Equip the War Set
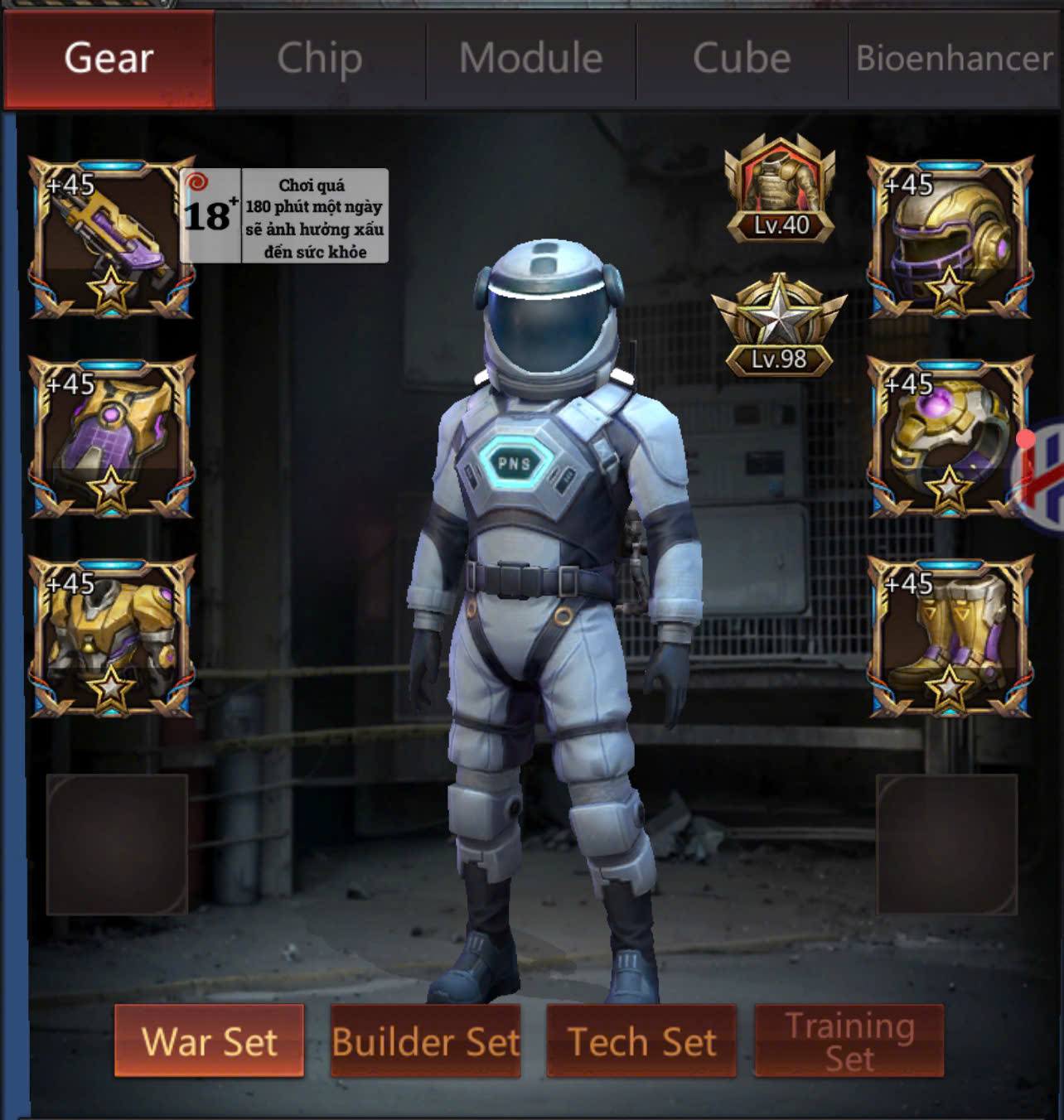This screenshot has height=1120, width=1064. pos(209,1041)
